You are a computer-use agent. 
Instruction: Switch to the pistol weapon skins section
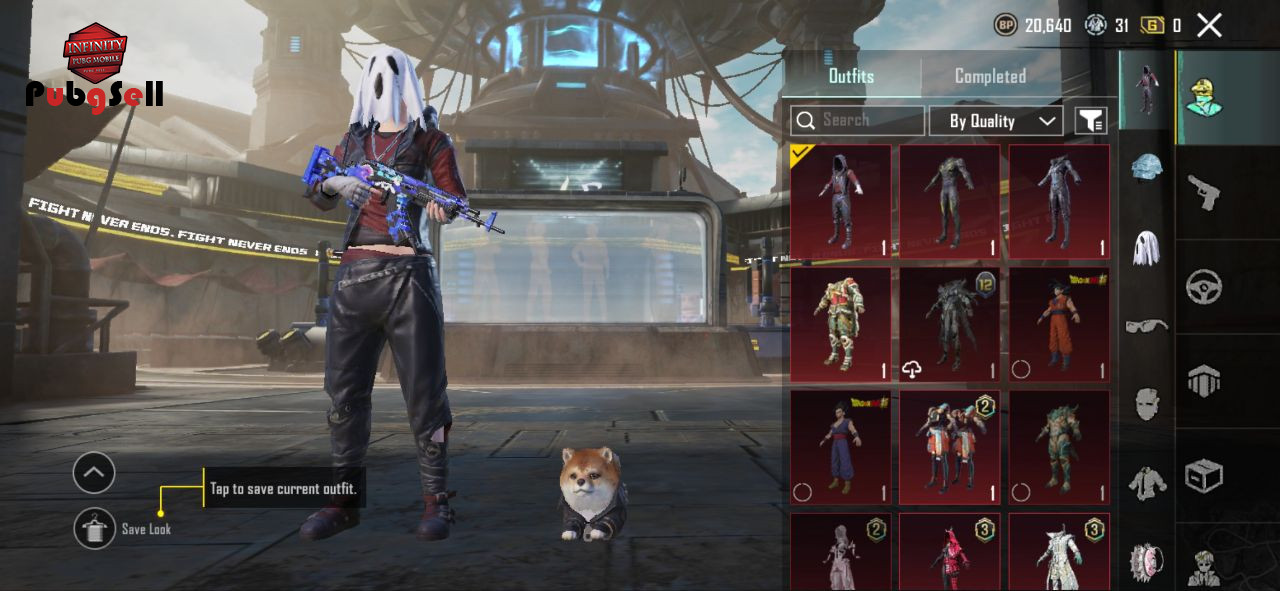click(1203, 192)
